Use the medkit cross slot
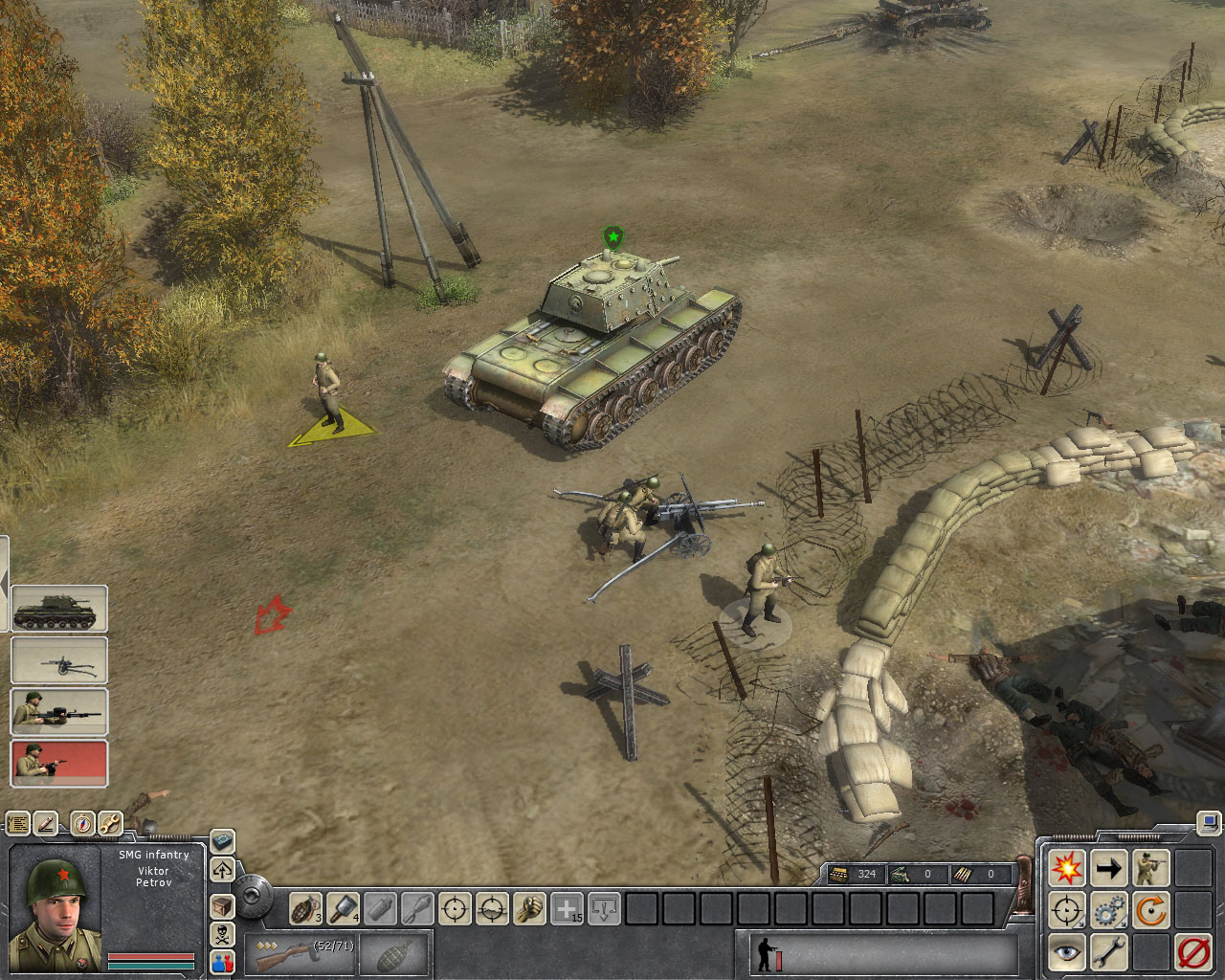 click(568, 907)
